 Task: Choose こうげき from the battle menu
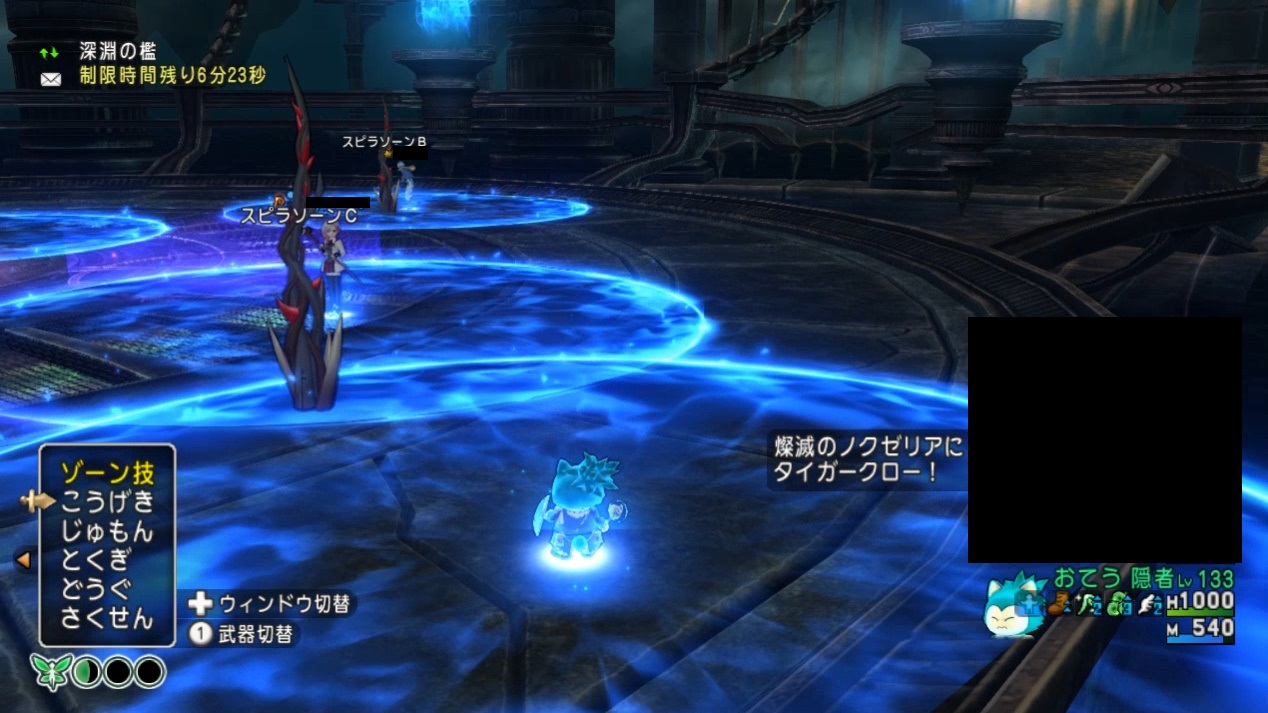click(x=107, y=502)
